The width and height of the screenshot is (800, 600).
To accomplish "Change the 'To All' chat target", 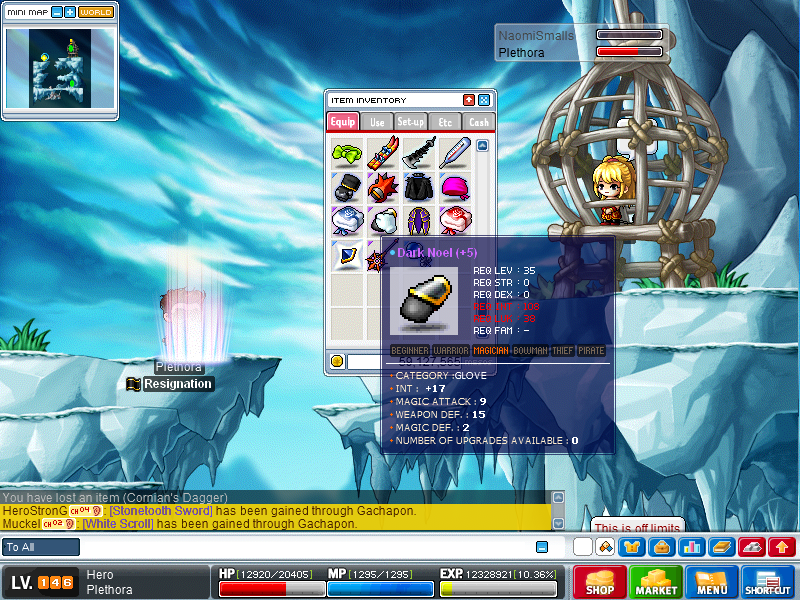I will [41, 547].
